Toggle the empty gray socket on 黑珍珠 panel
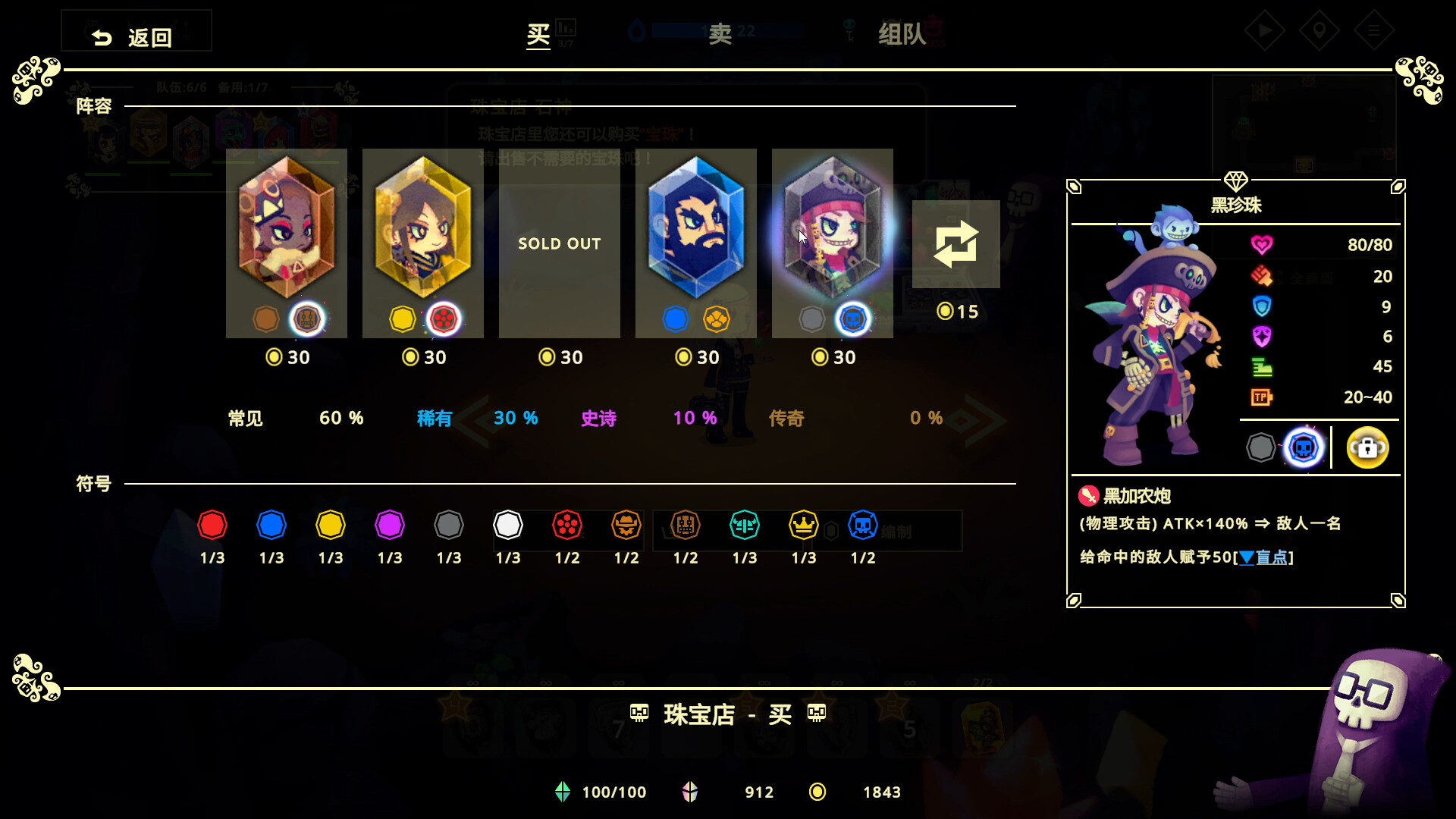 coord(1260,448)
